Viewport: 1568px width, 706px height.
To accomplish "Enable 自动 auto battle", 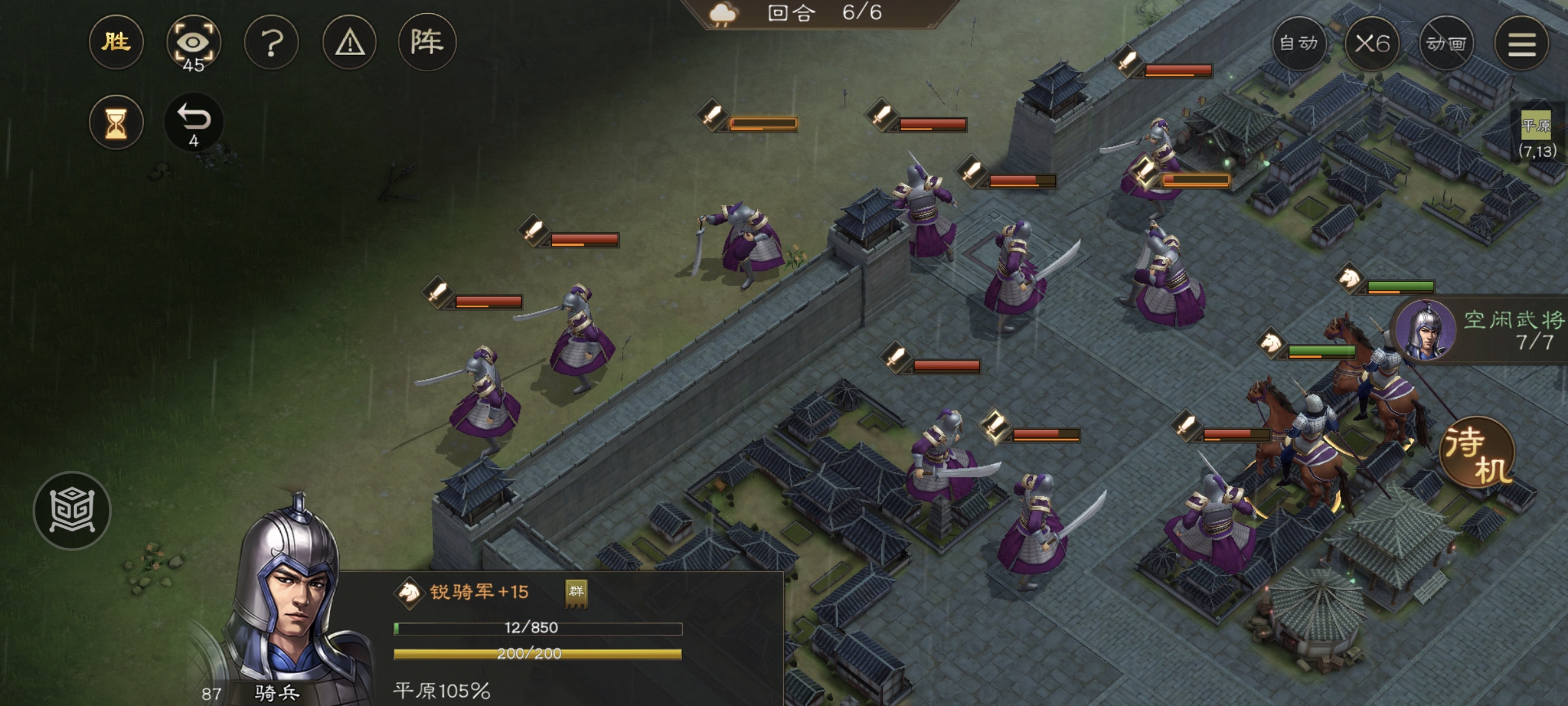I will pos(1299,44).
